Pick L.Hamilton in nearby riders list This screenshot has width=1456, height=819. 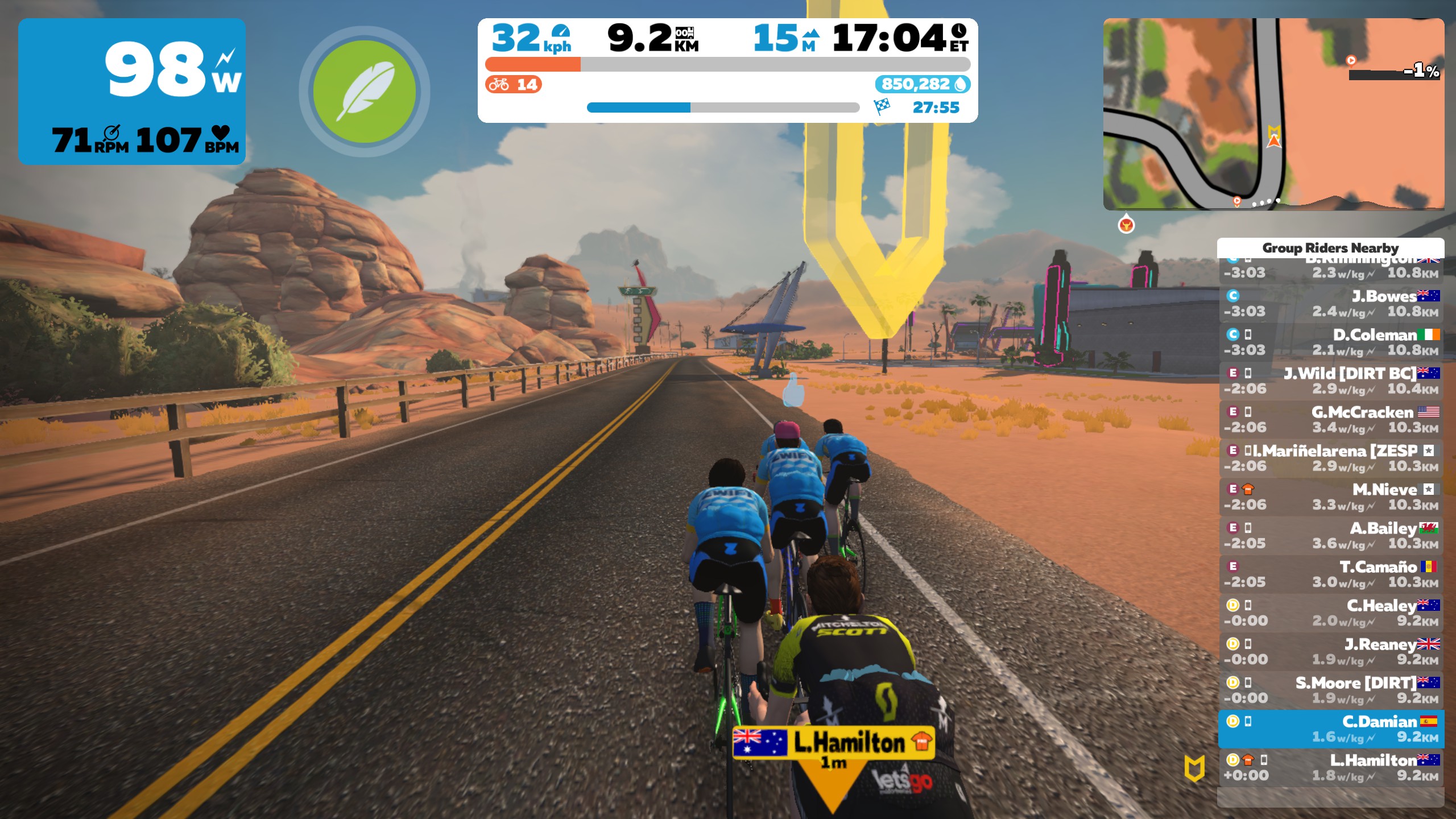click(x=1330, y=768)
